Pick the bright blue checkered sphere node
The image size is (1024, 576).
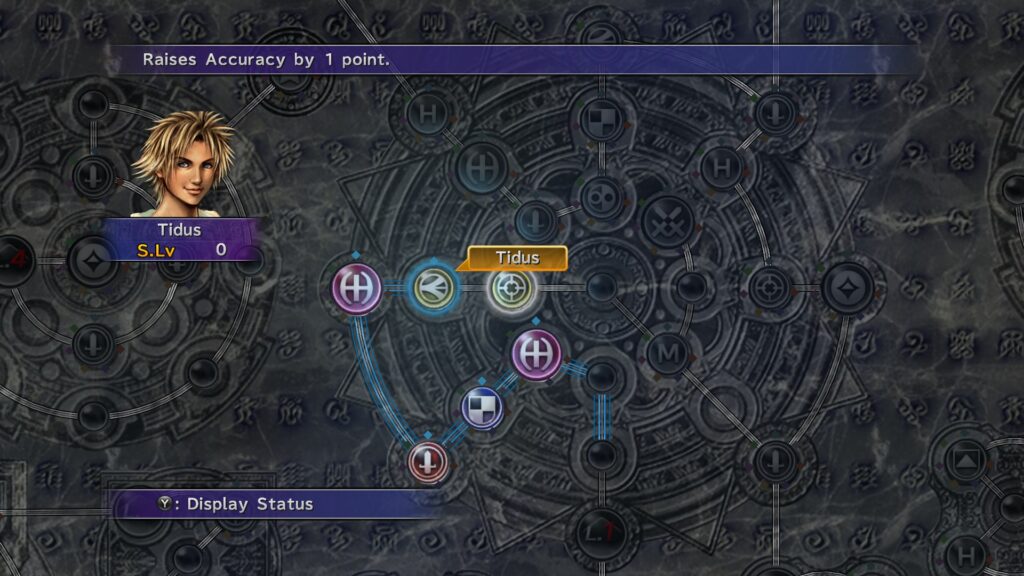coord(482,408)
